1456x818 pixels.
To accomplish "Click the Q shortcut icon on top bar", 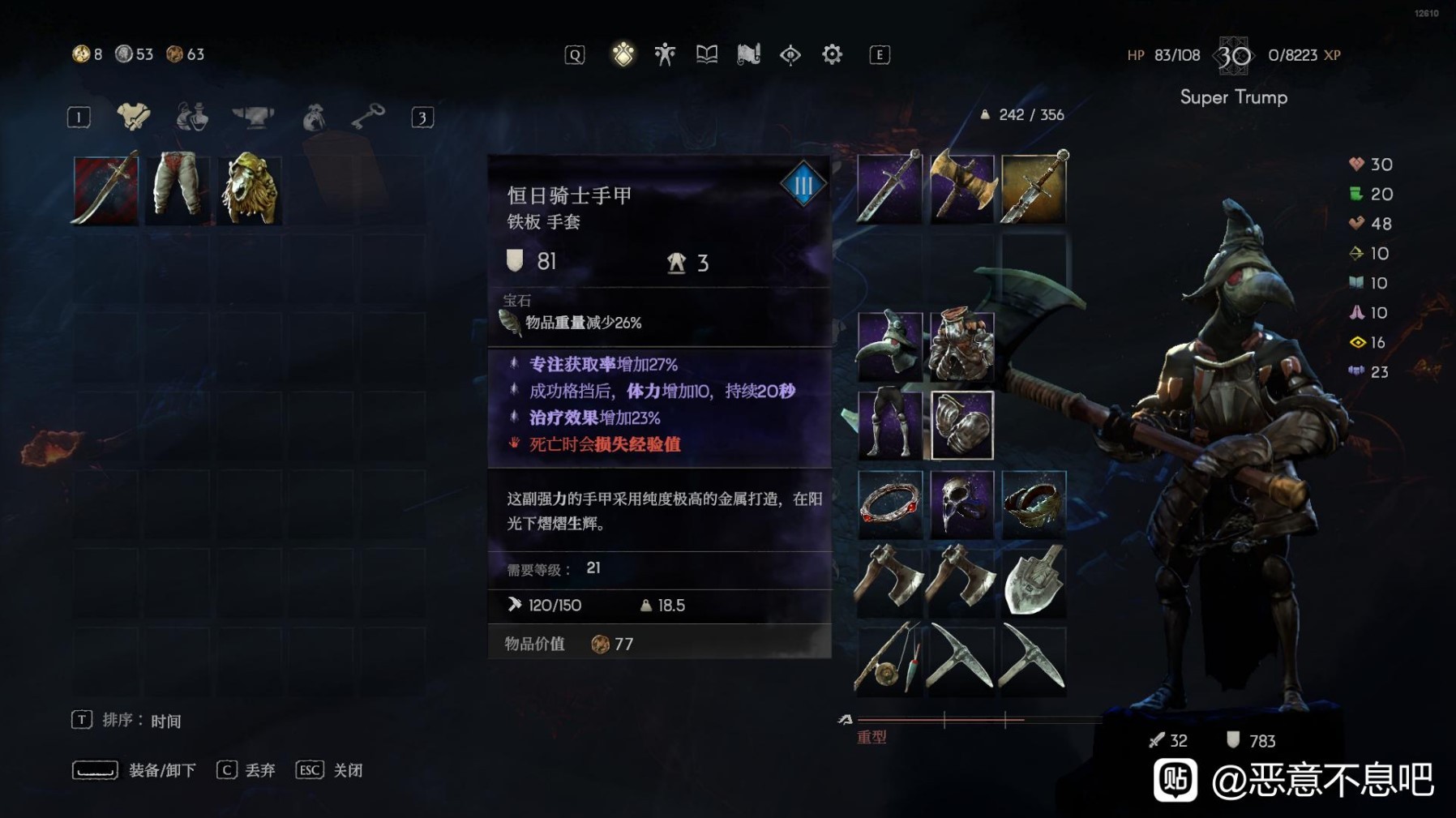I will tap(574, 54).
